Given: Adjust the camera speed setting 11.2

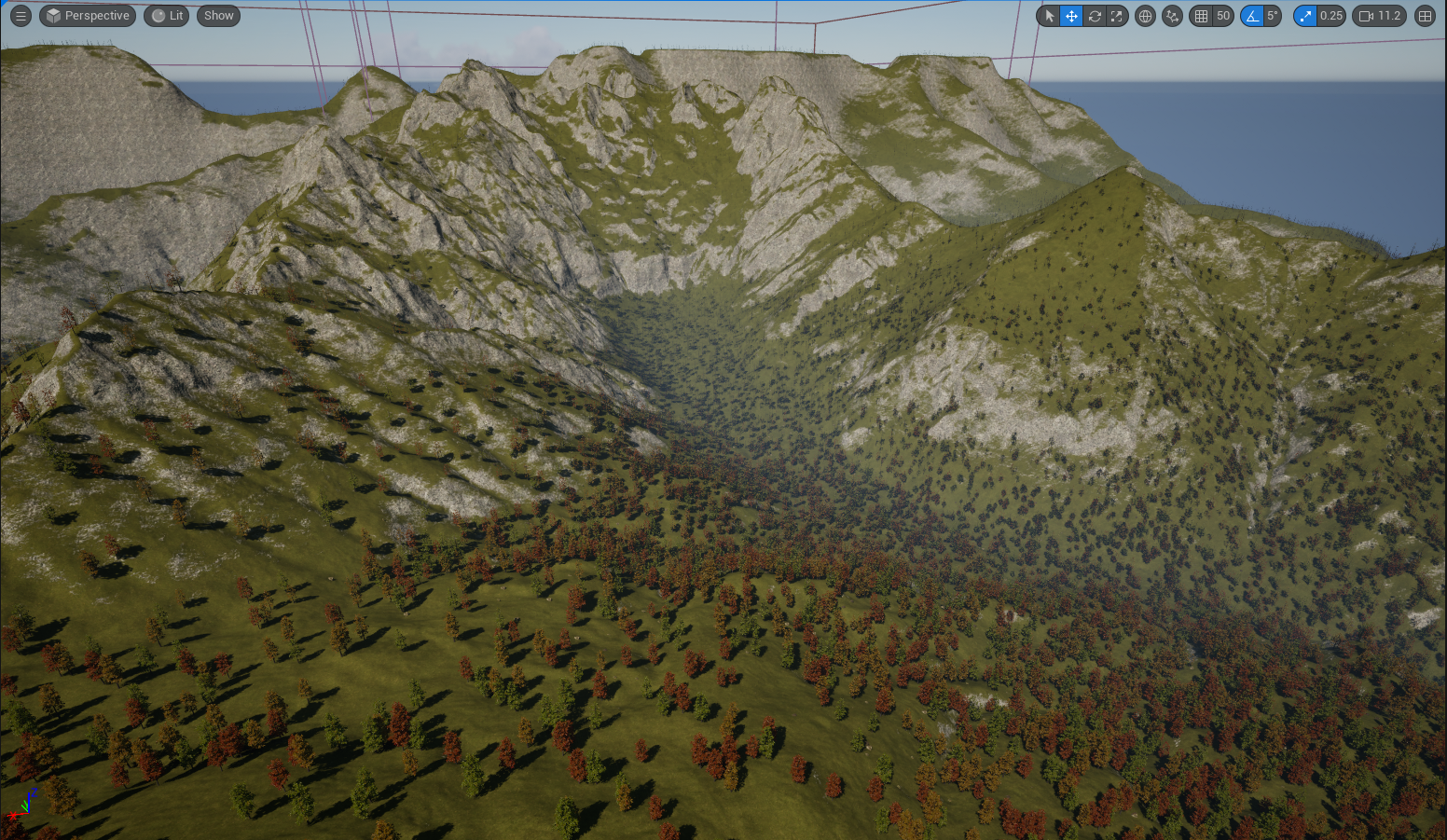Looking at the screenshot, I should (x=1380, y=16).
